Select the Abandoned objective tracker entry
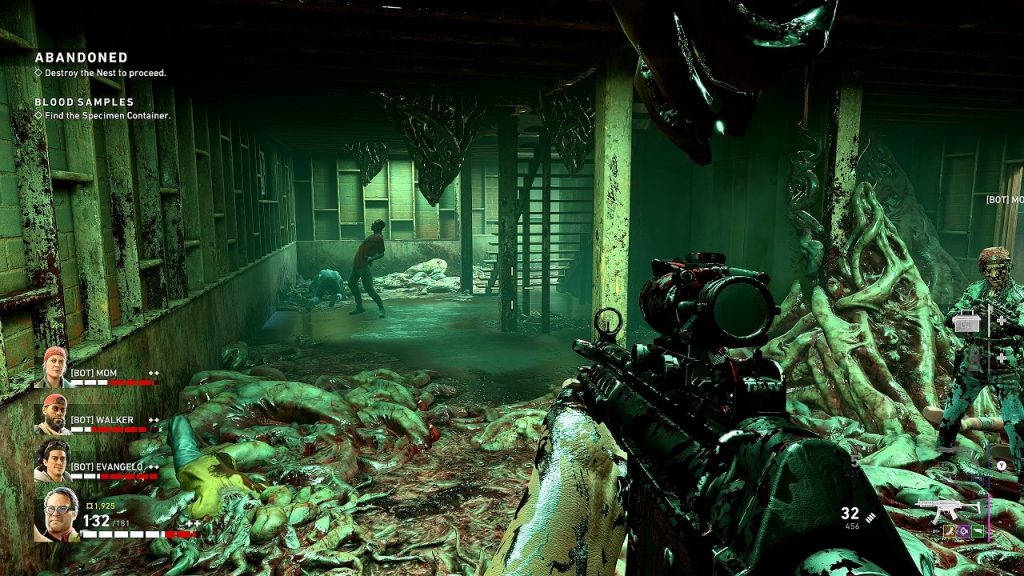This screenshot has height=576, width=1024. (82, 58)
